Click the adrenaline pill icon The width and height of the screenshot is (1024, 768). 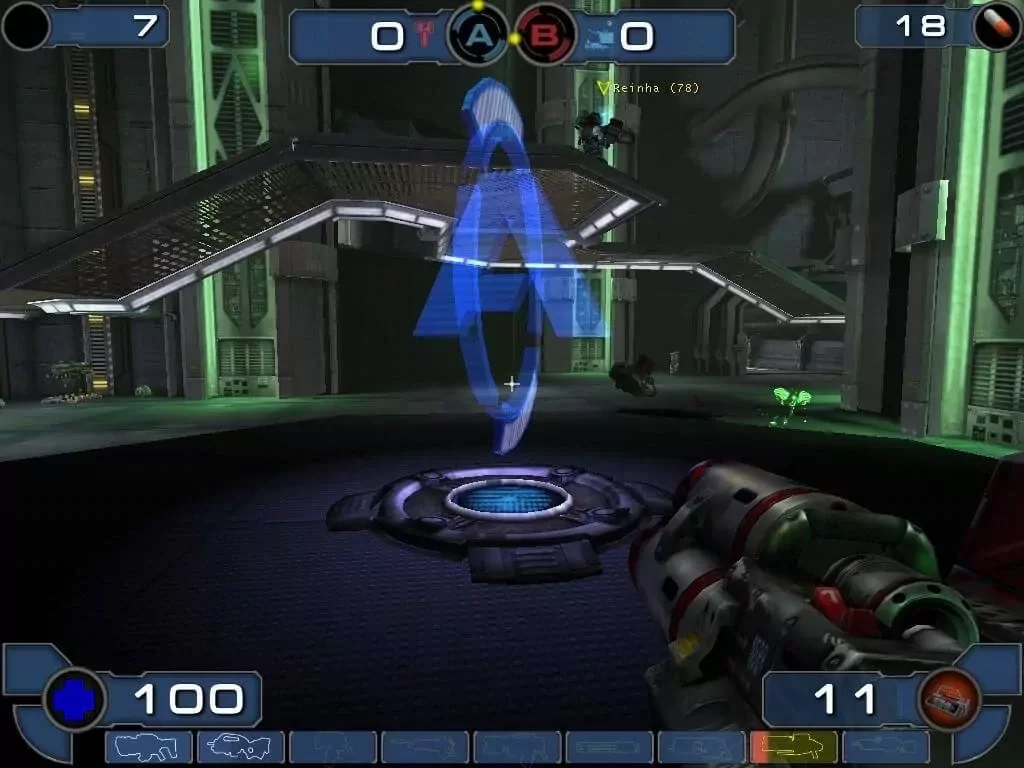pos(996,26)
